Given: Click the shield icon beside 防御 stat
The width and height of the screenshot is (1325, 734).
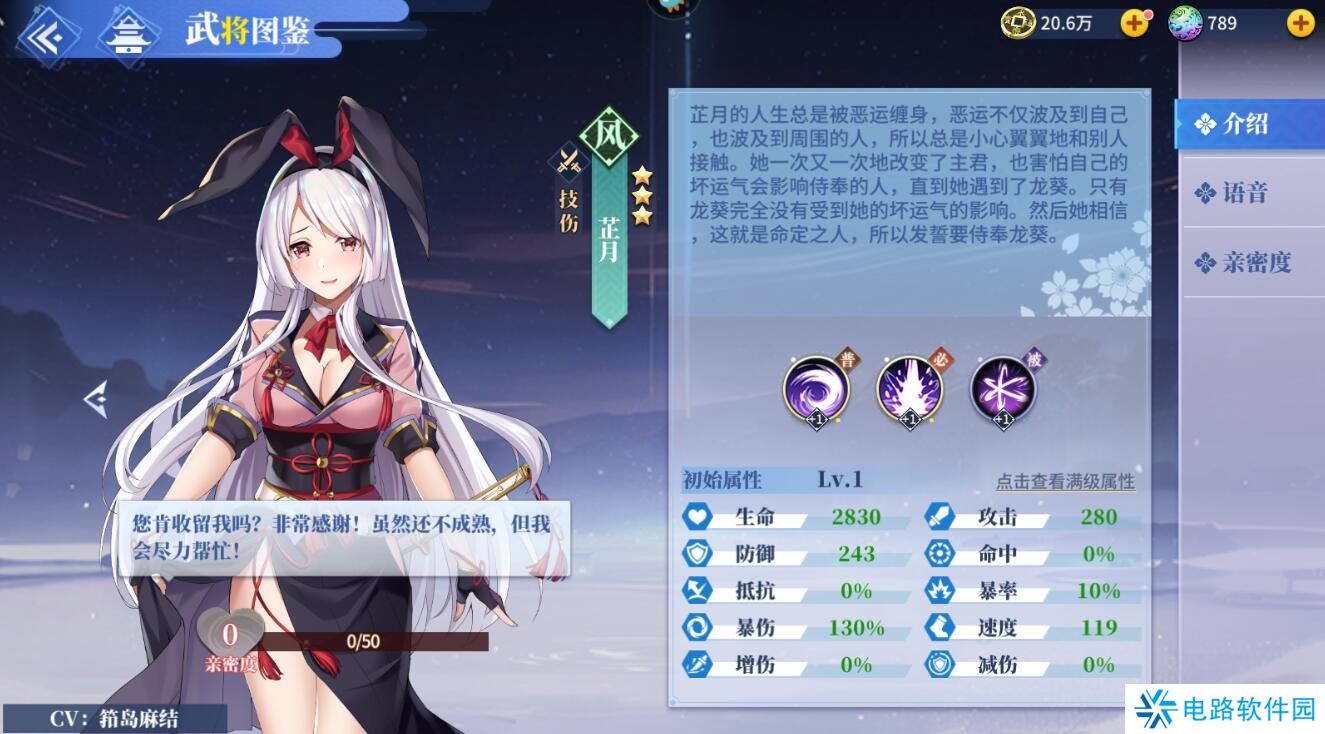Looking at the screenshot, I should coord(697,554).
